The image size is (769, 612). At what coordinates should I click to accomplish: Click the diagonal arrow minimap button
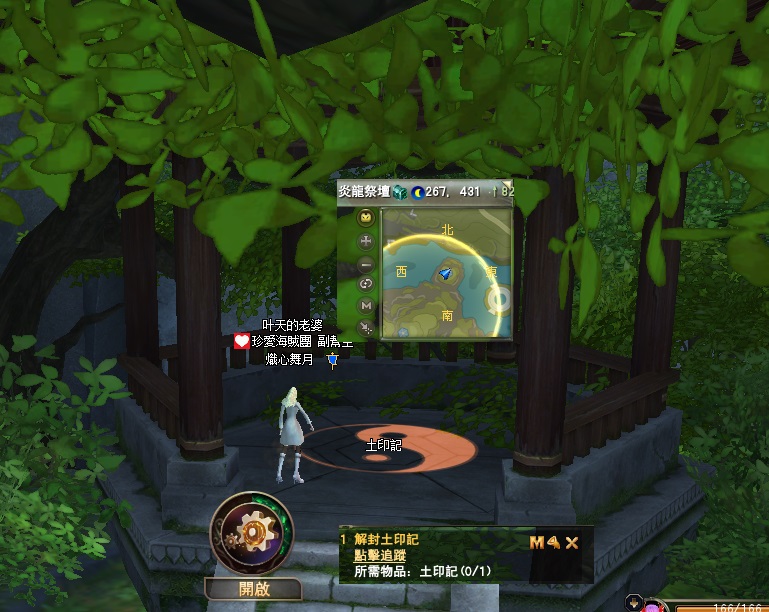[x=366, y=327]
